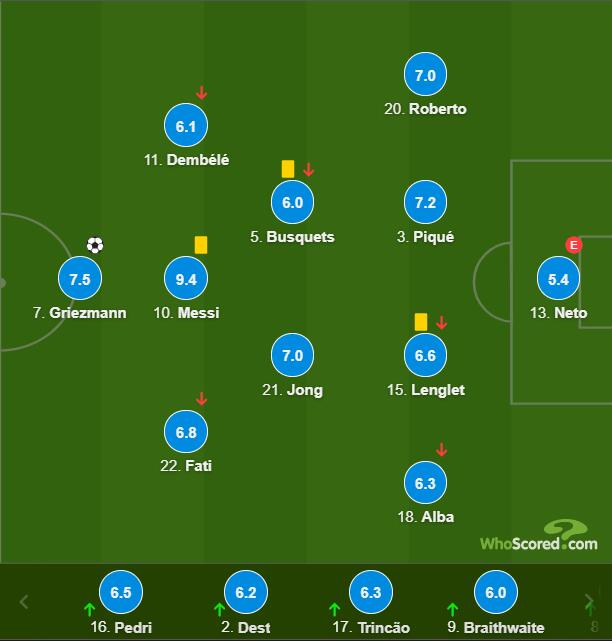
Task: Show Fati's 6.8 player rating
Action: (186, 432)
